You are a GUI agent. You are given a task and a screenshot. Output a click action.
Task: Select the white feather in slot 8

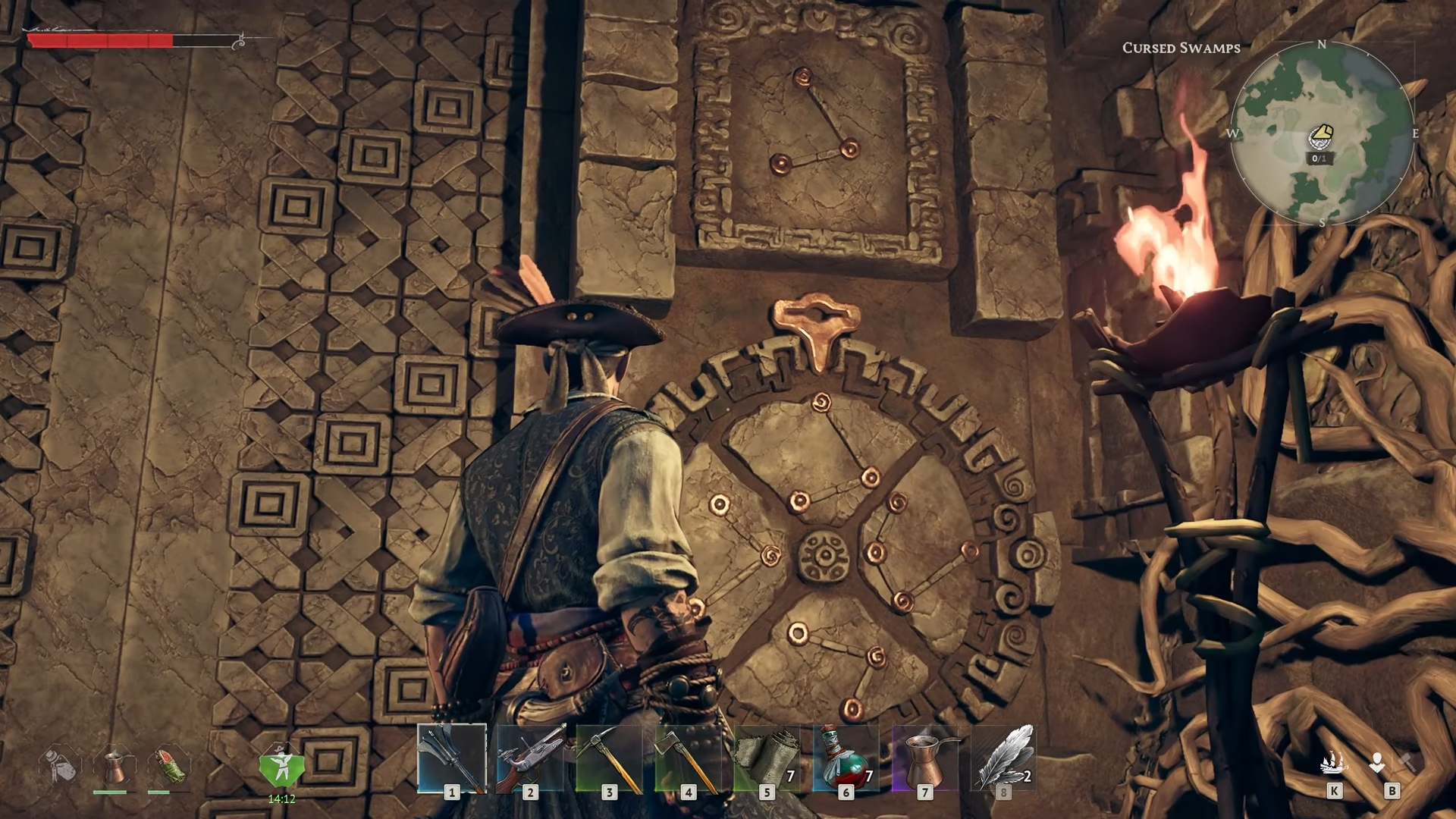point(1004,758)
